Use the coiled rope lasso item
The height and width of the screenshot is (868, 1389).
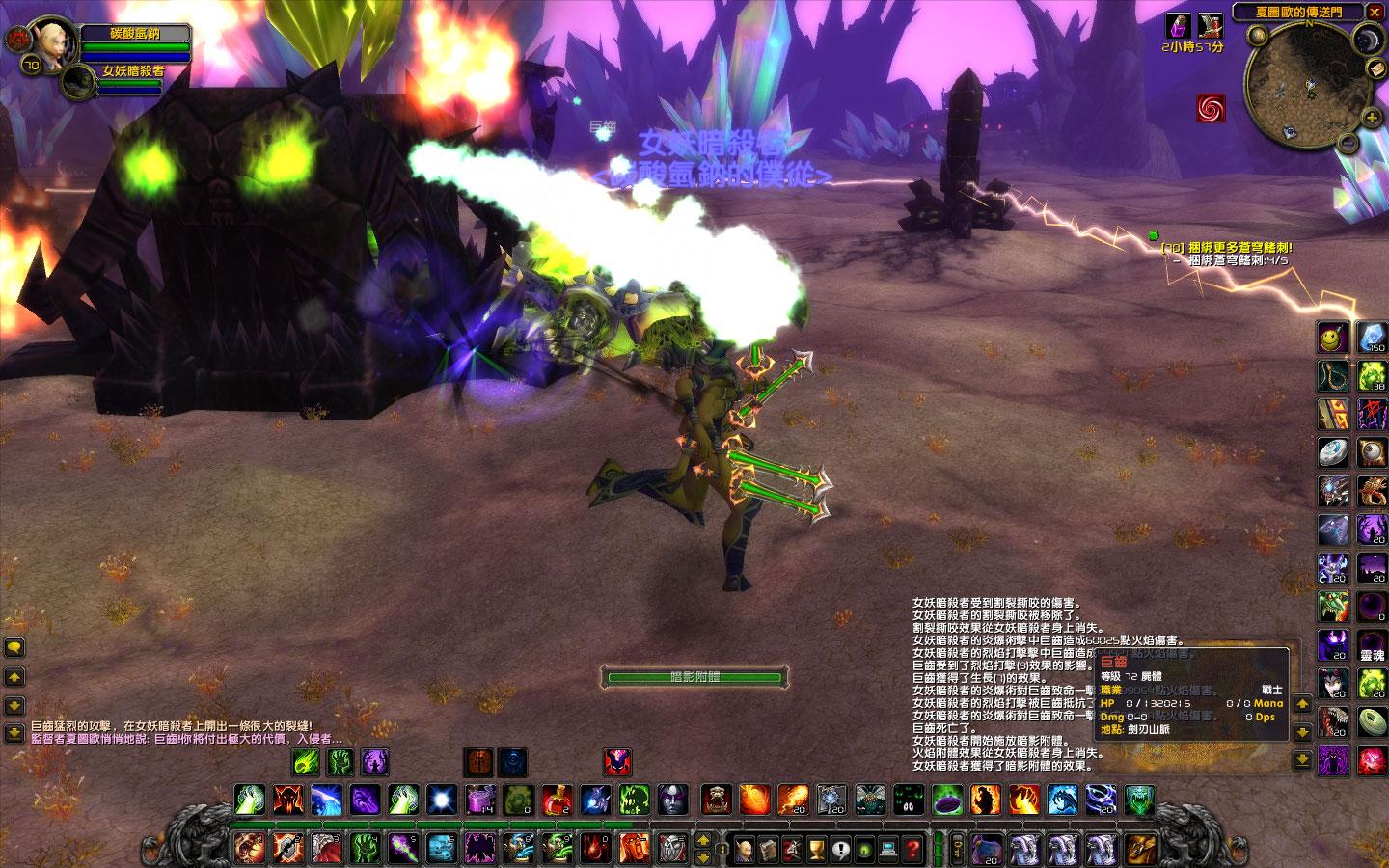click(x=1333, y=376)
